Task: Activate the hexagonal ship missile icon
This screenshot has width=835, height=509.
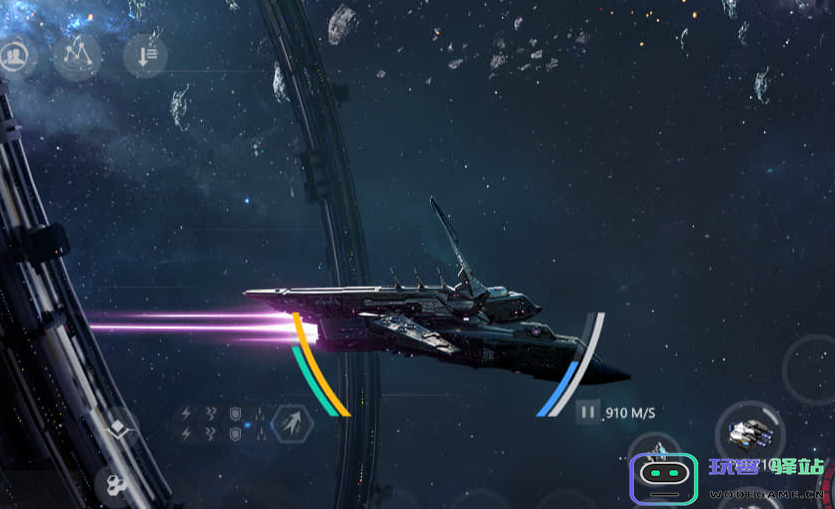Action: pyautogui.click(x=291, y=422)
